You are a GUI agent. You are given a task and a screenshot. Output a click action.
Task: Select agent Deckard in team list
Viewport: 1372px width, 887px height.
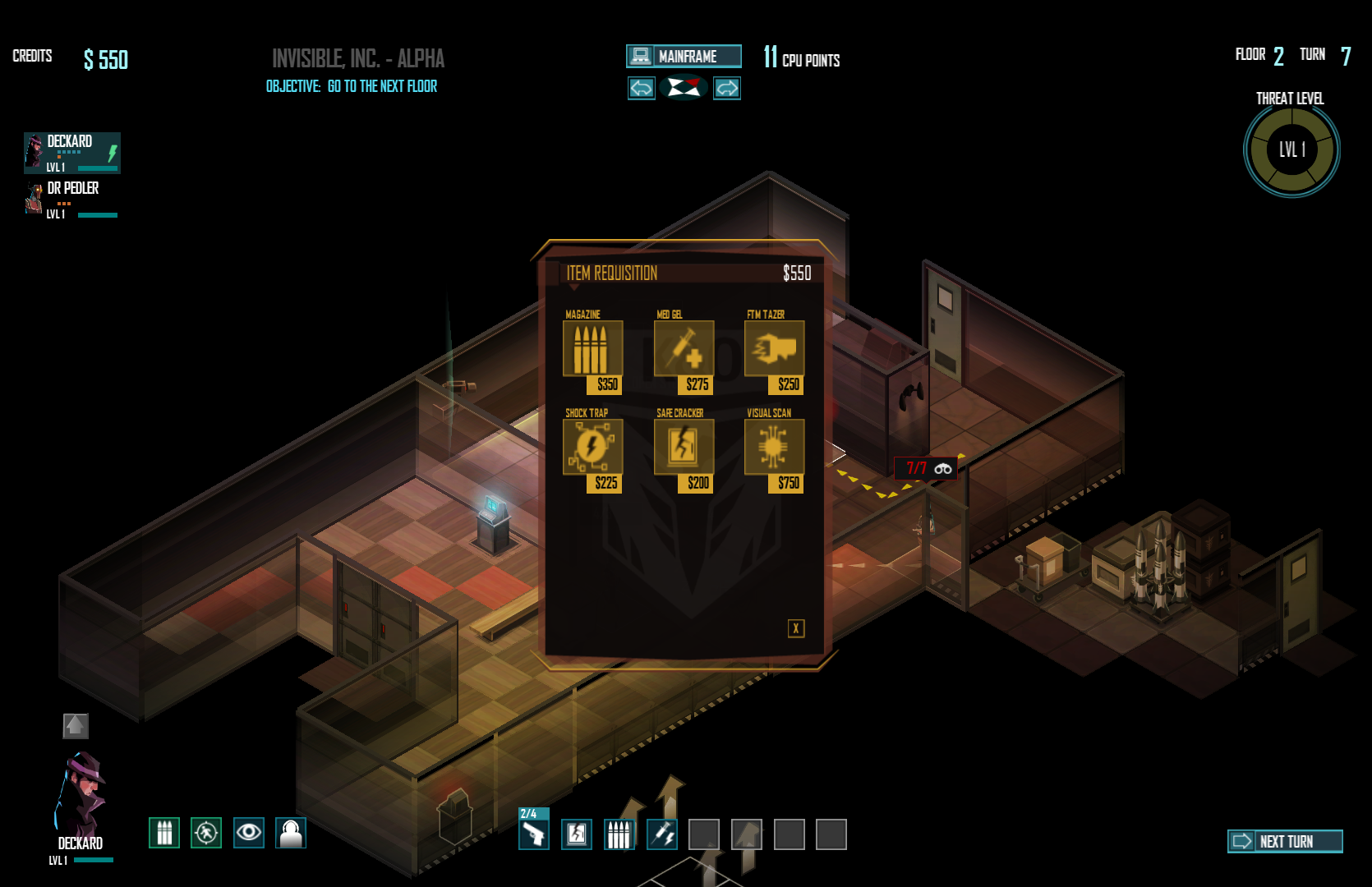(x=72, y=153)
